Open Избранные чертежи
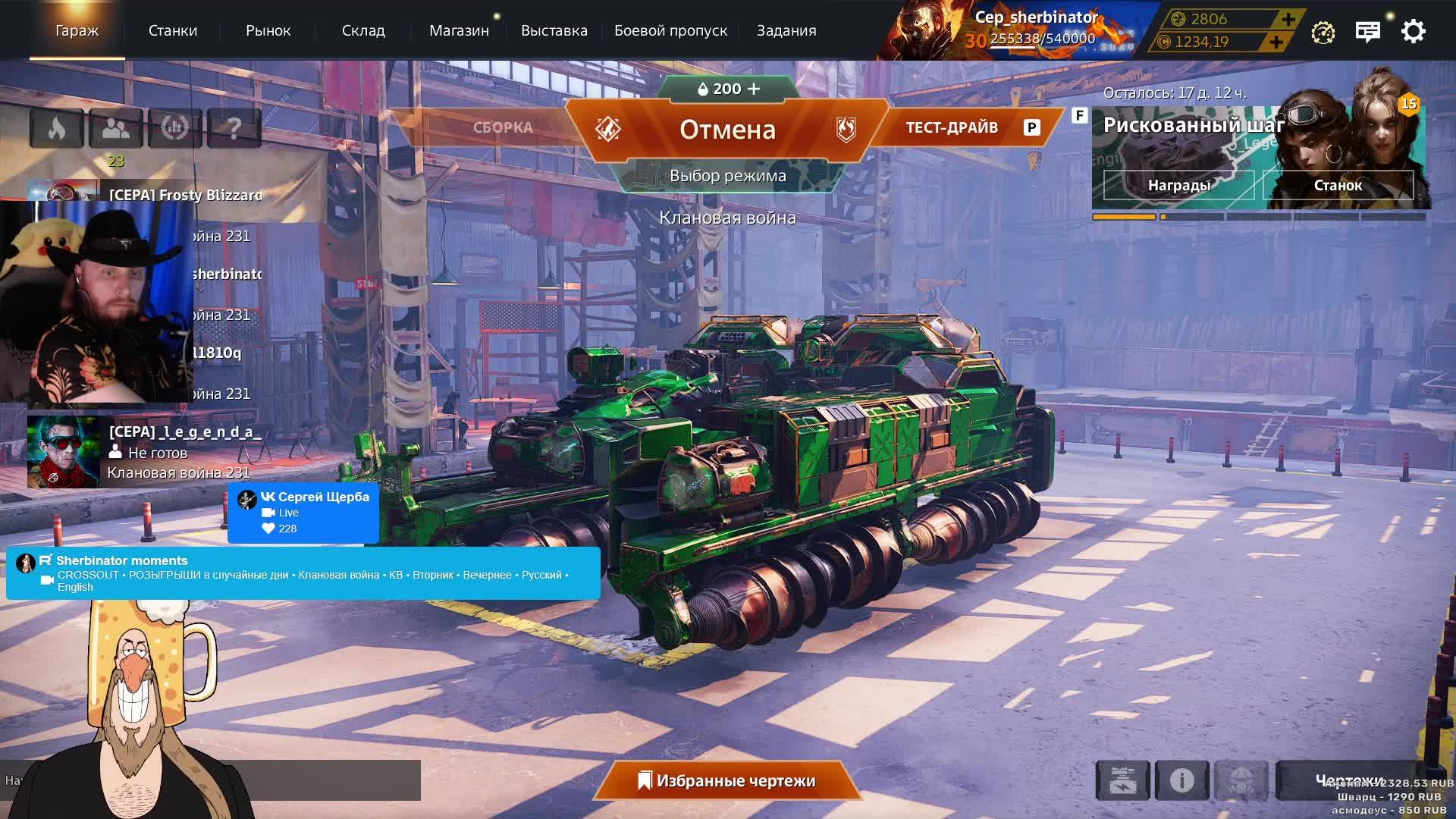Image resolution: width=1456 pixels, height=819 pixels. point(727,781)
